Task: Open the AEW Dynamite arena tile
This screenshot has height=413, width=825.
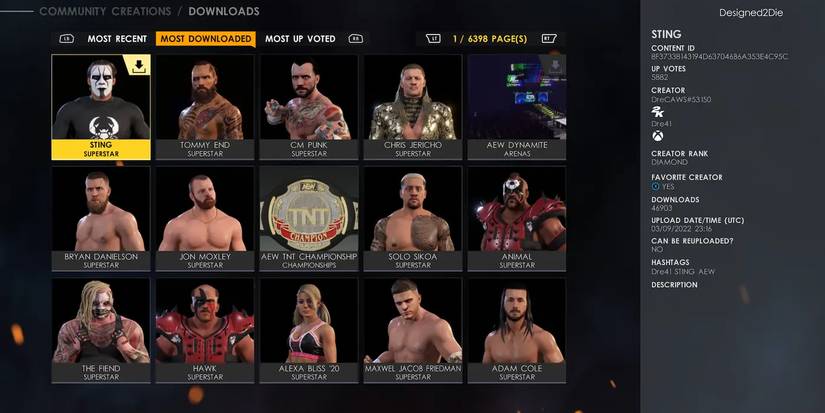Action: point(517,105)
